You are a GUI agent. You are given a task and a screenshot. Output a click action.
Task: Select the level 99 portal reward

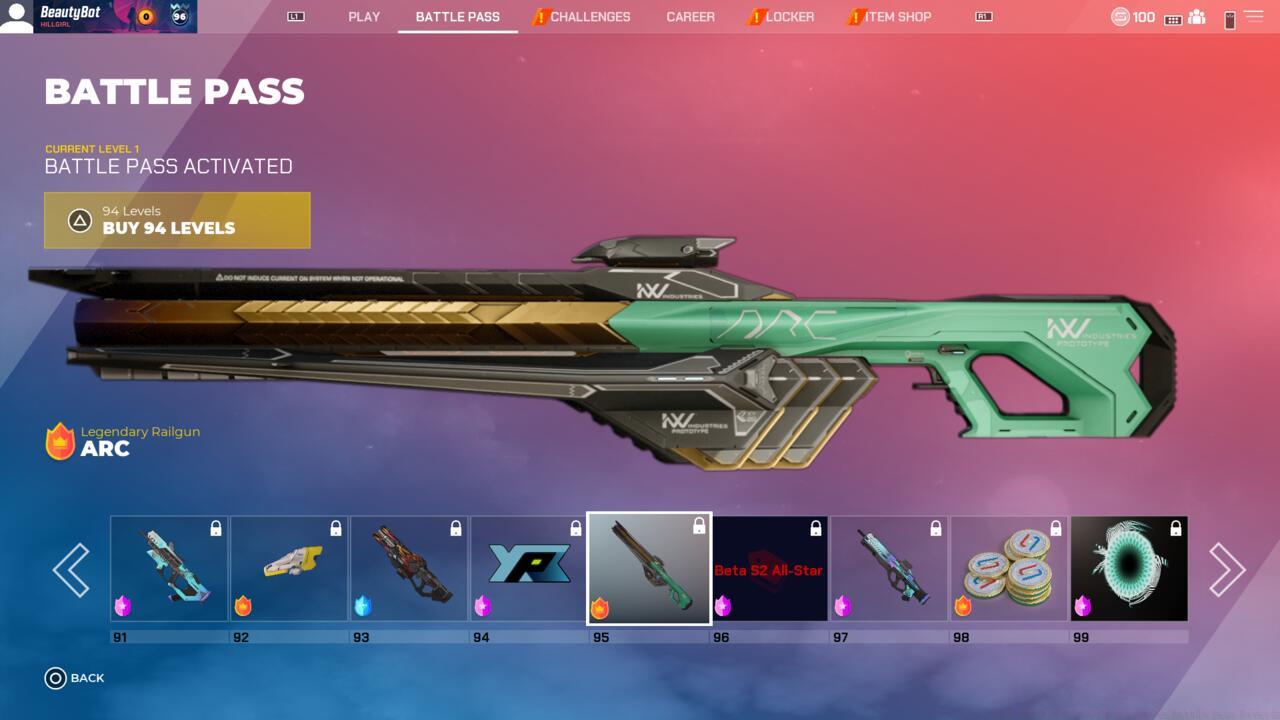pyautogui.click(x=1129, y=569)
